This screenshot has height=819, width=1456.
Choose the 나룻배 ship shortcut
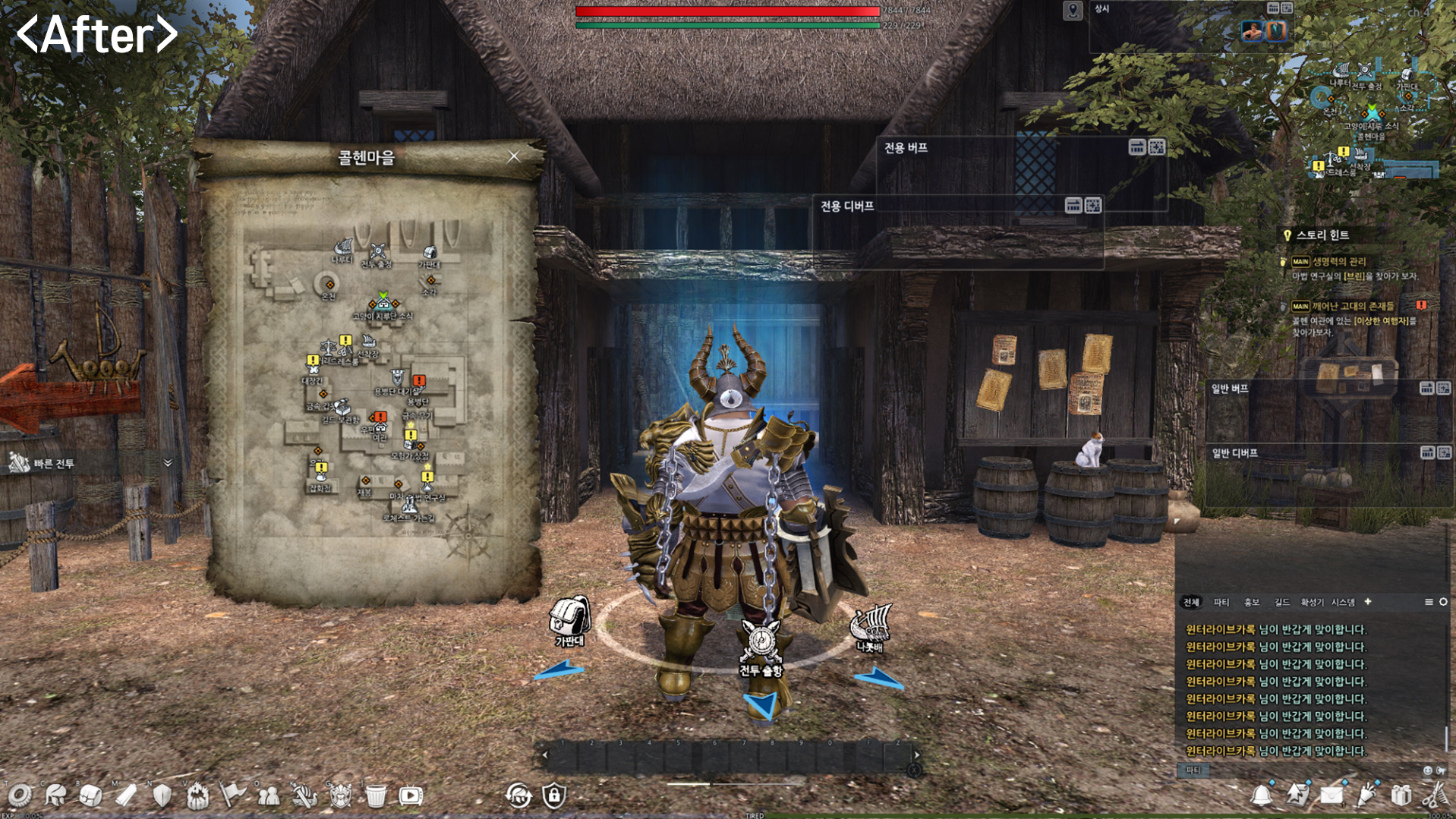(x=871, y=627)
